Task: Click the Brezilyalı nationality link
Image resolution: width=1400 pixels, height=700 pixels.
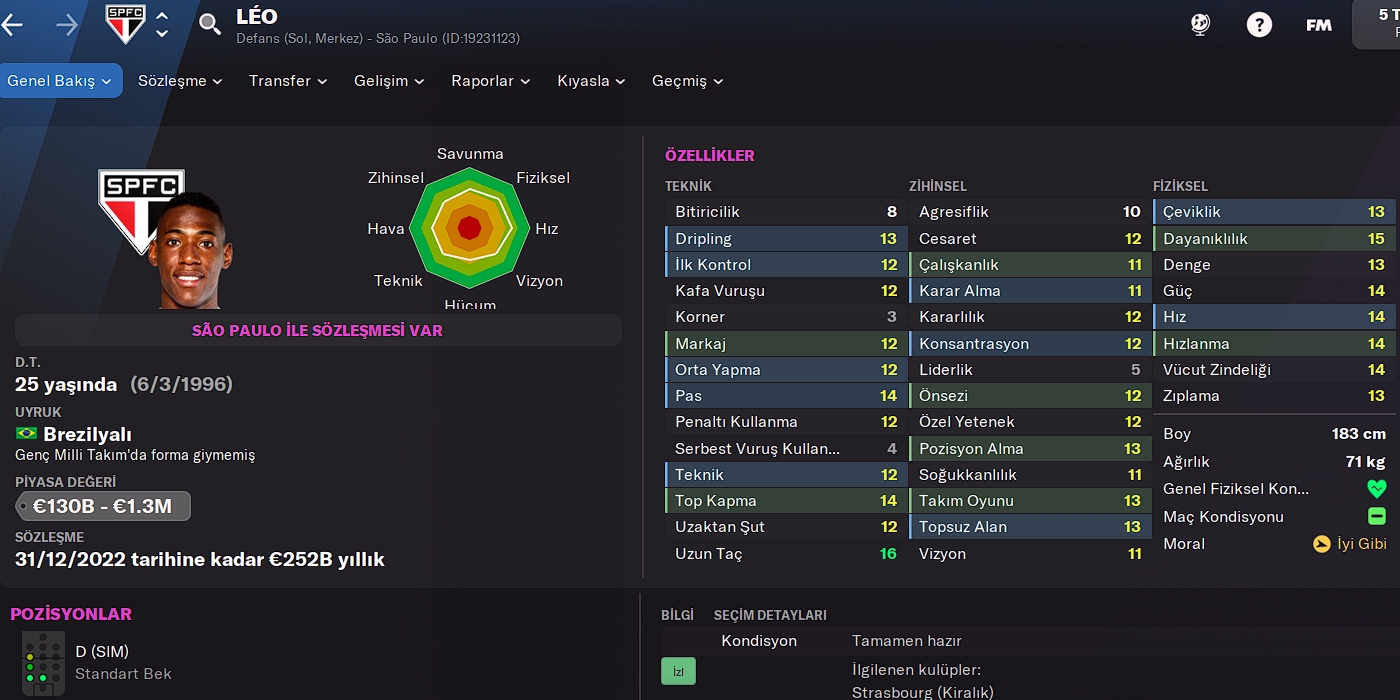Action: (87, 434)
